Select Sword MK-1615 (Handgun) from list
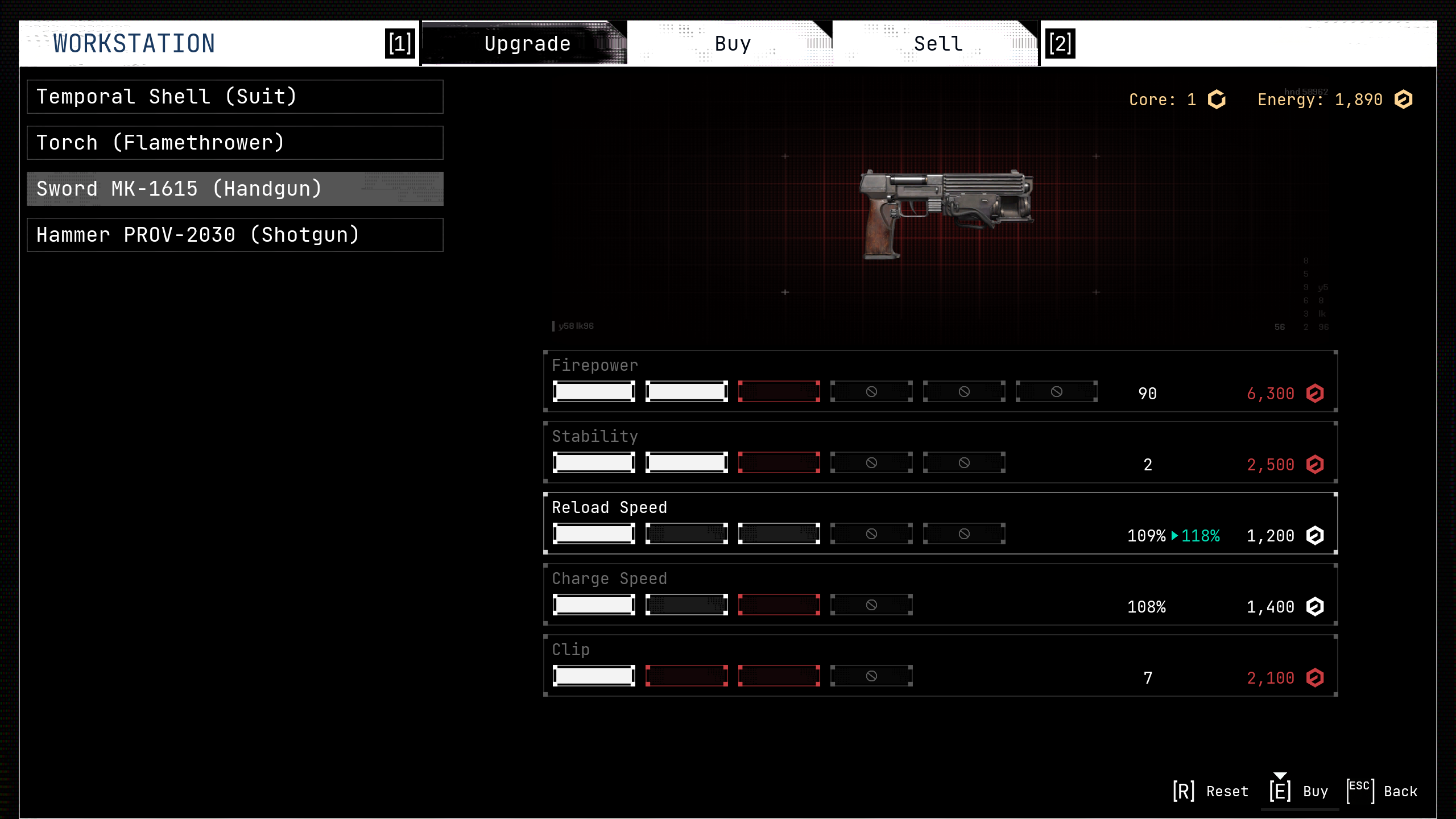Screen dimensions: 1456x819 point(235,189)
